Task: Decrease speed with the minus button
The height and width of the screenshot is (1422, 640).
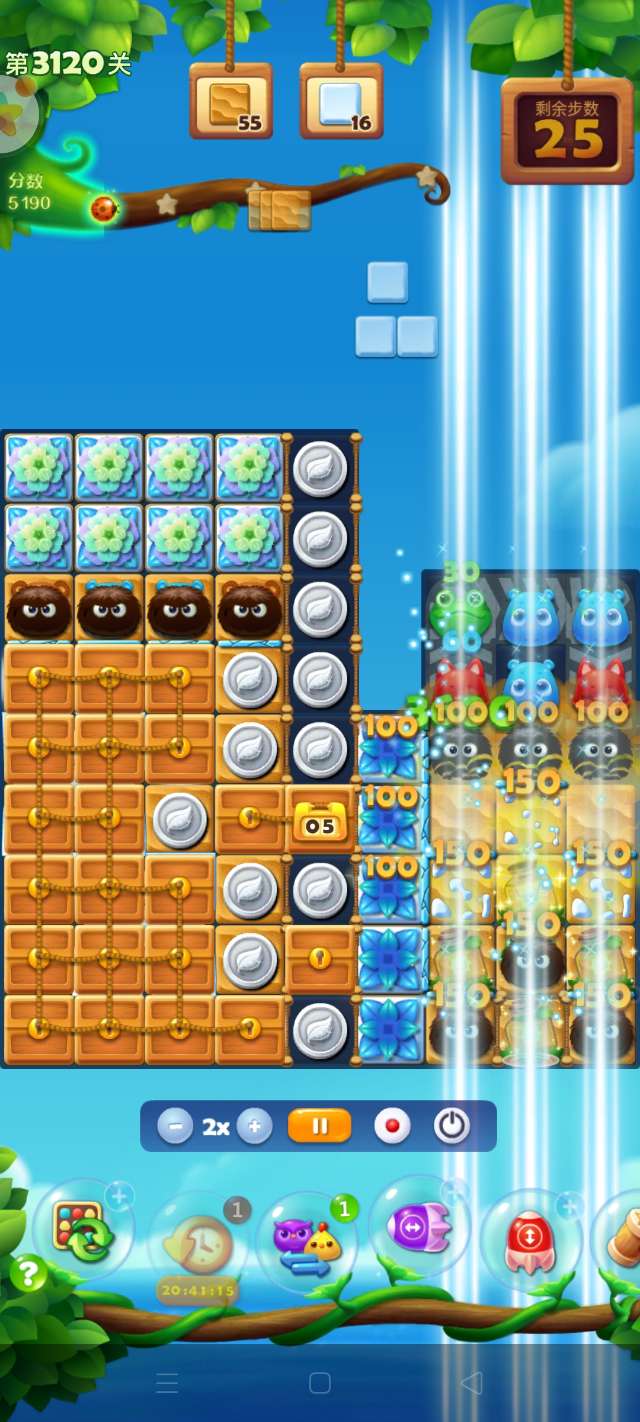Action: click(175, 1127)
